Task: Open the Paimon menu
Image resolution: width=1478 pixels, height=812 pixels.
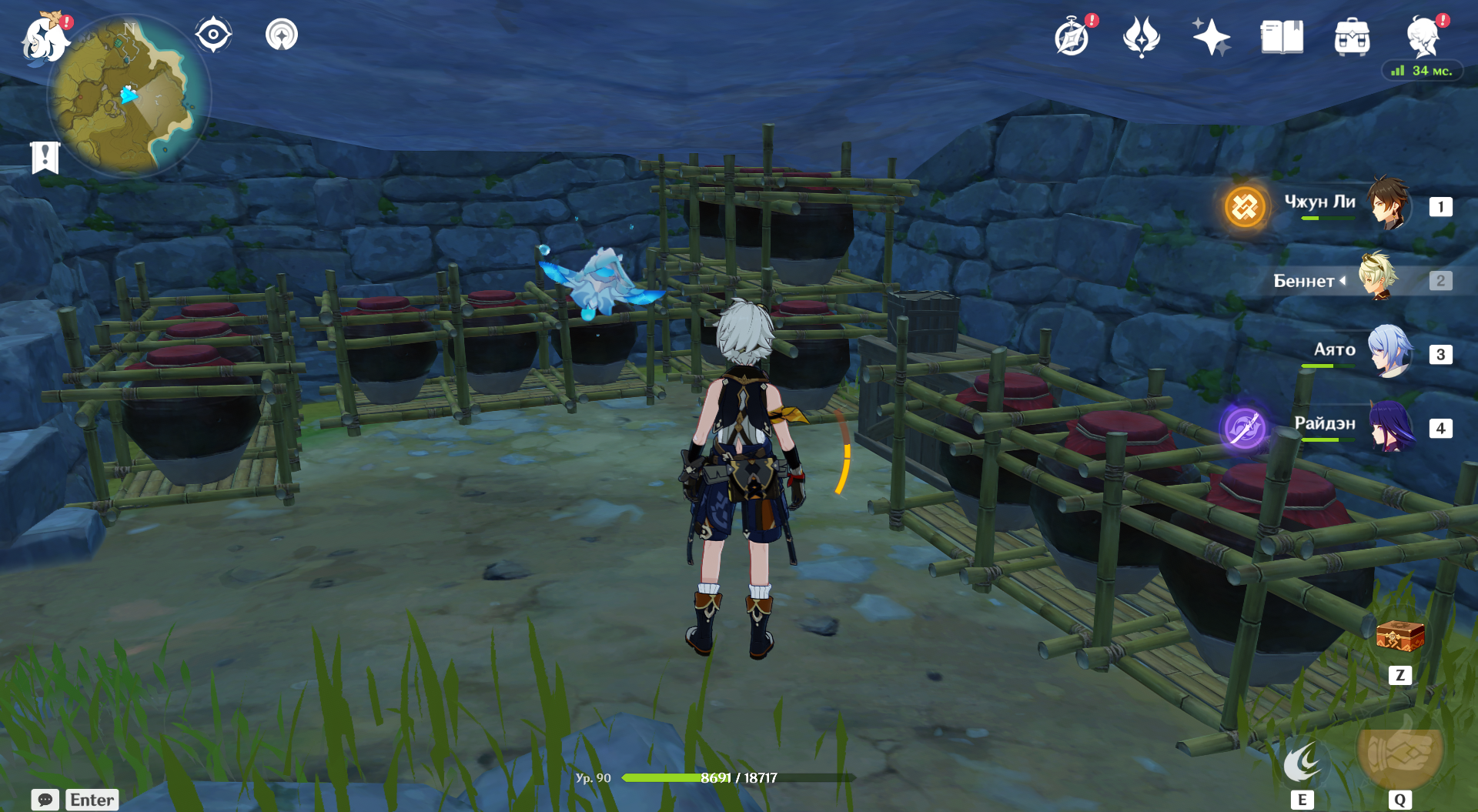Action: (44, 38)
